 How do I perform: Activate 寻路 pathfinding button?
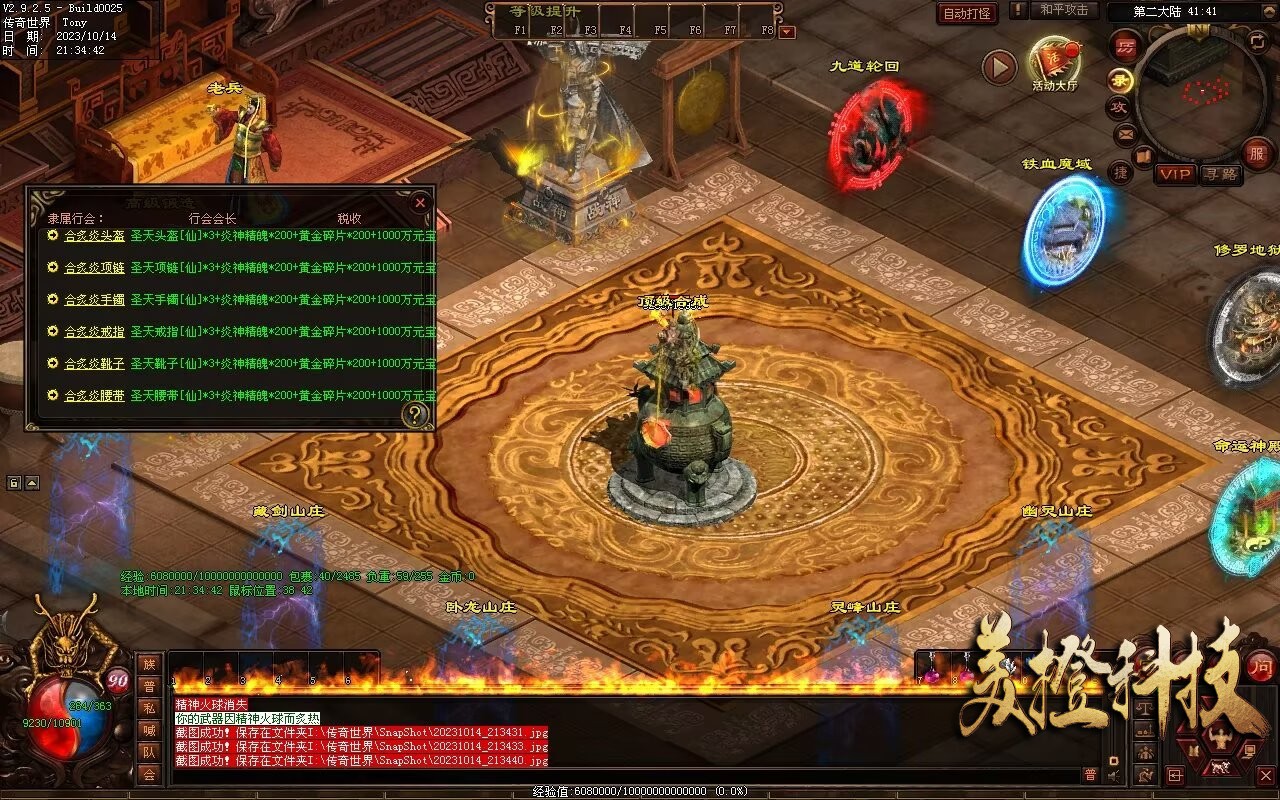(1219, 174)
